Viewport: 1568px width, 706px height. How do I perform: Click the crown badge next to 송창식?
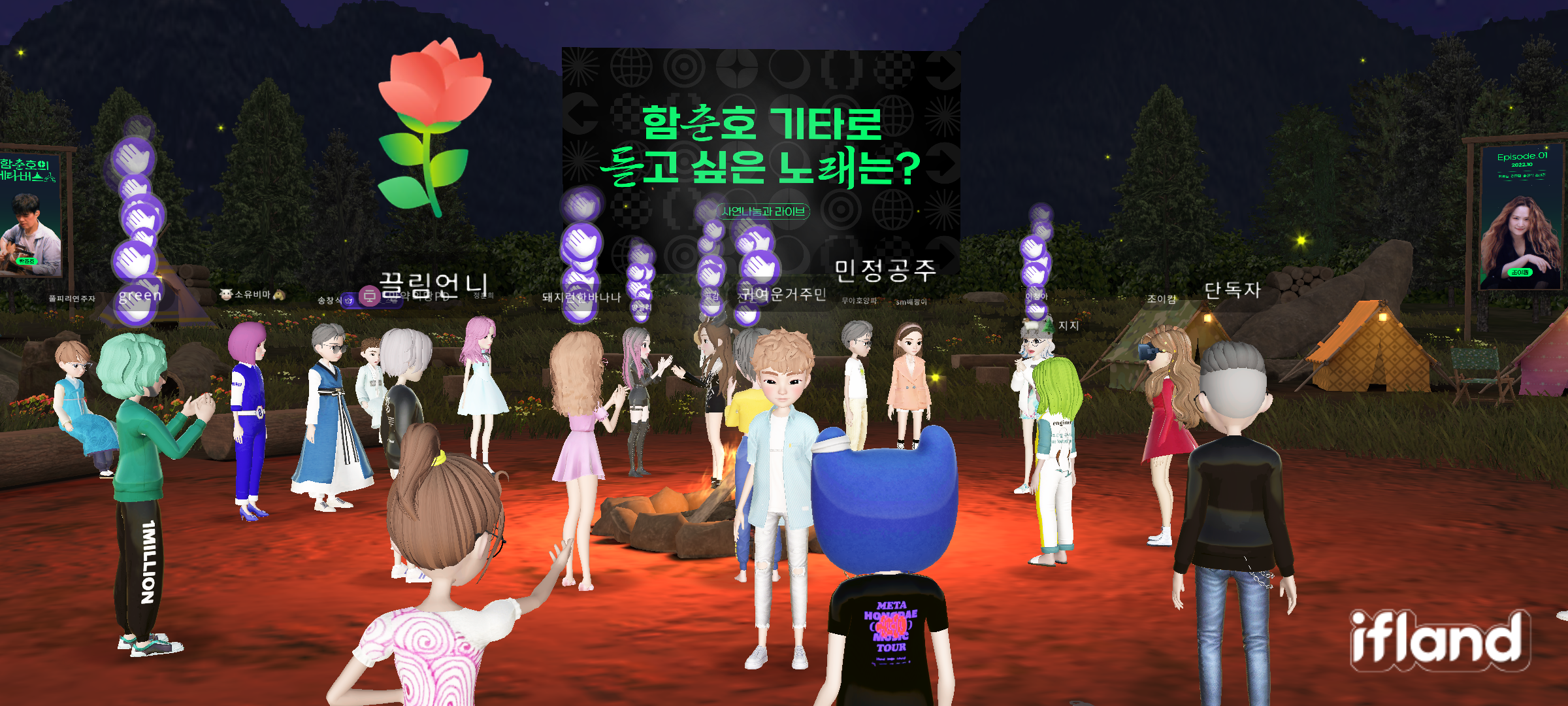pyautogui.click(x=348, y=299)
